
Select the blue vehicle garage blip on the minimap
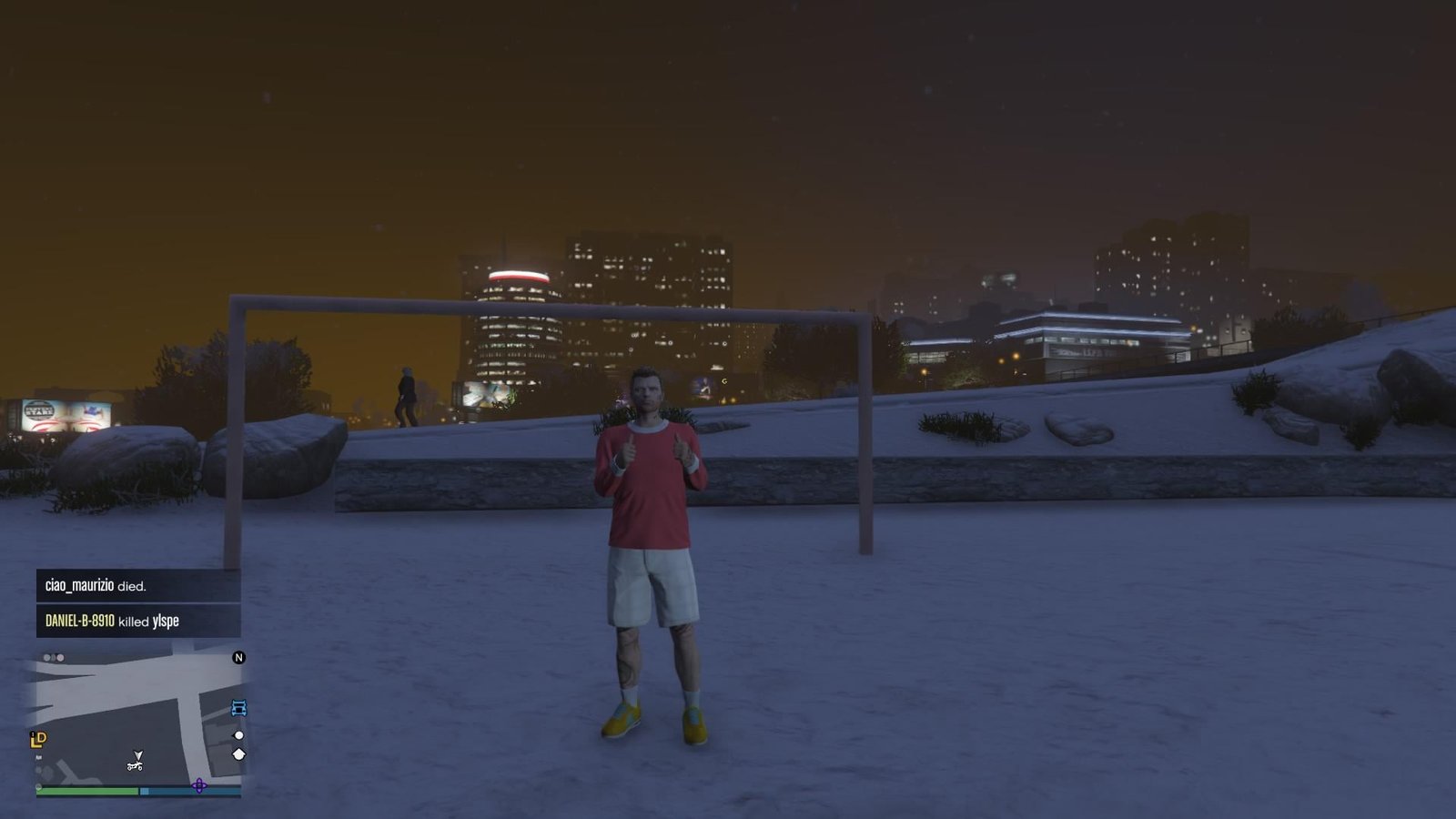pyautogui.click(x=238, y=708)
